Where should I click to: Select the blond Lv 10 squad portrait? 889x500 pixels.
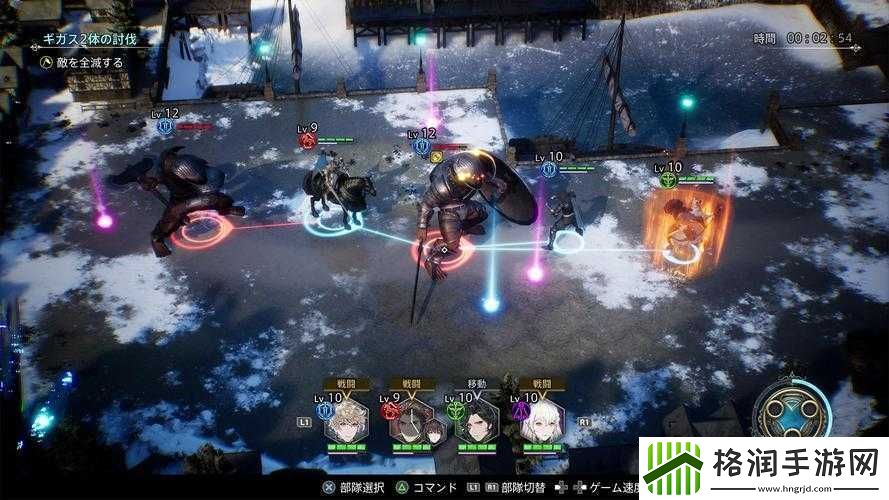pos(347,424)
